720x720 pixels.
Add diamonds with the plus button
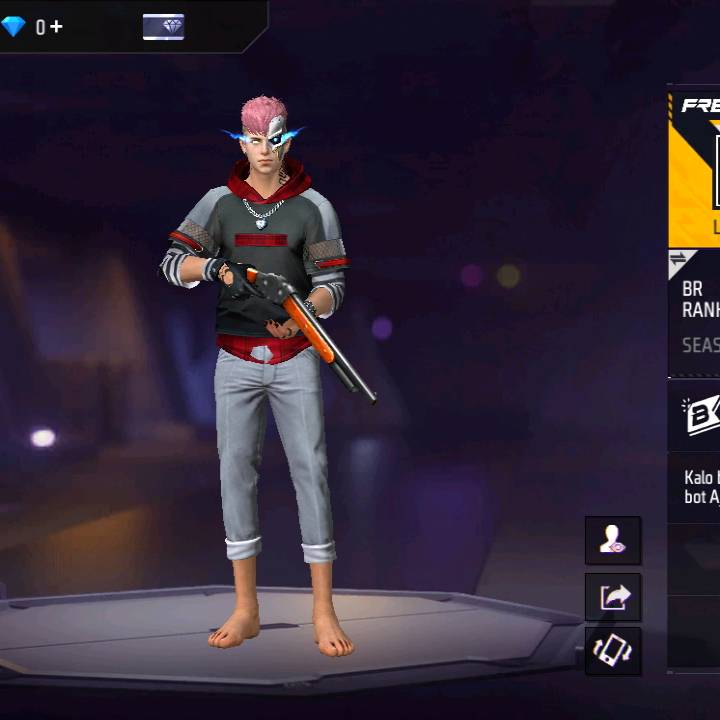56,27
